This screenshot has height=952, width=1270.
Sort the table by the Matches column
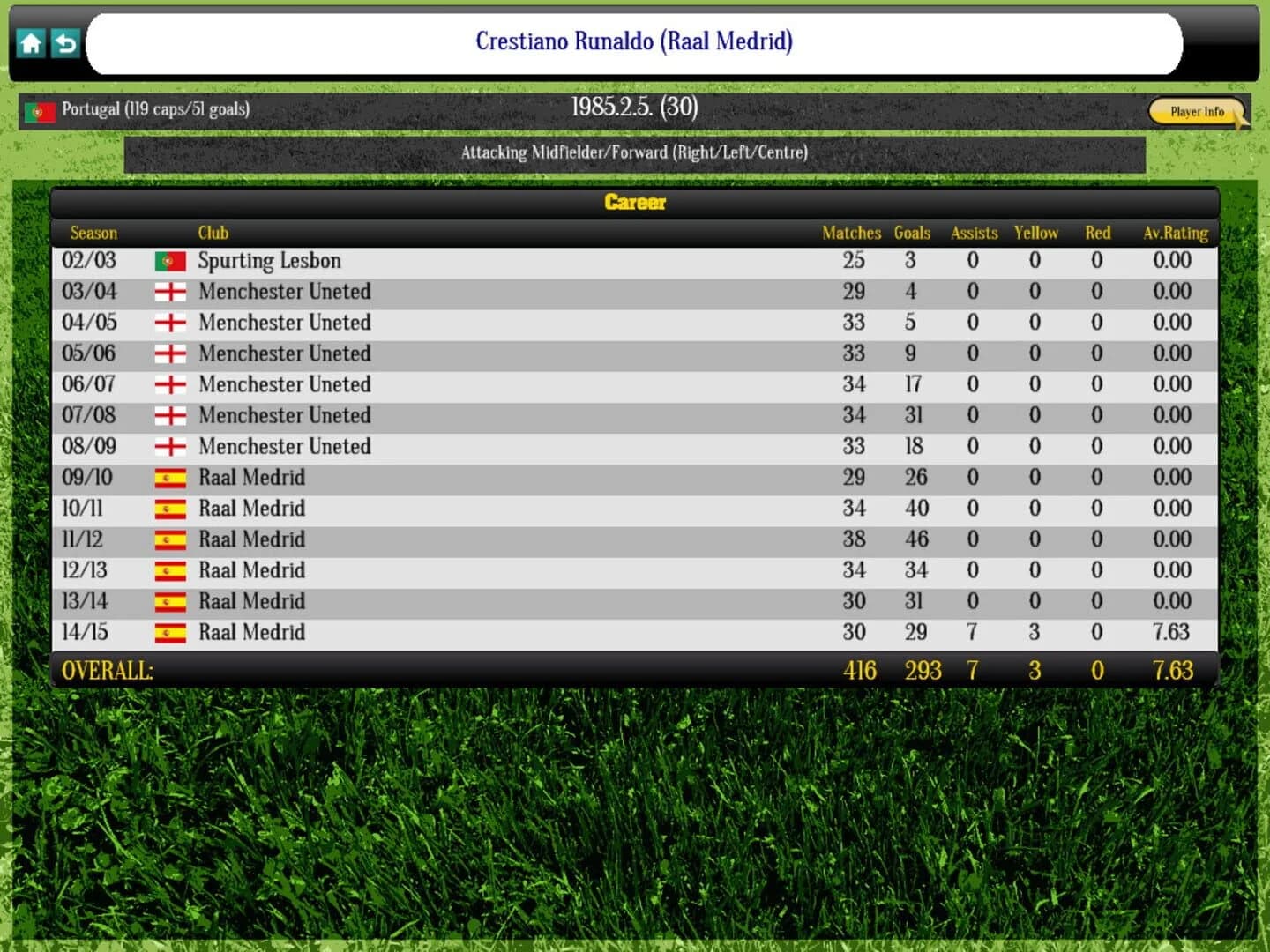850,233
